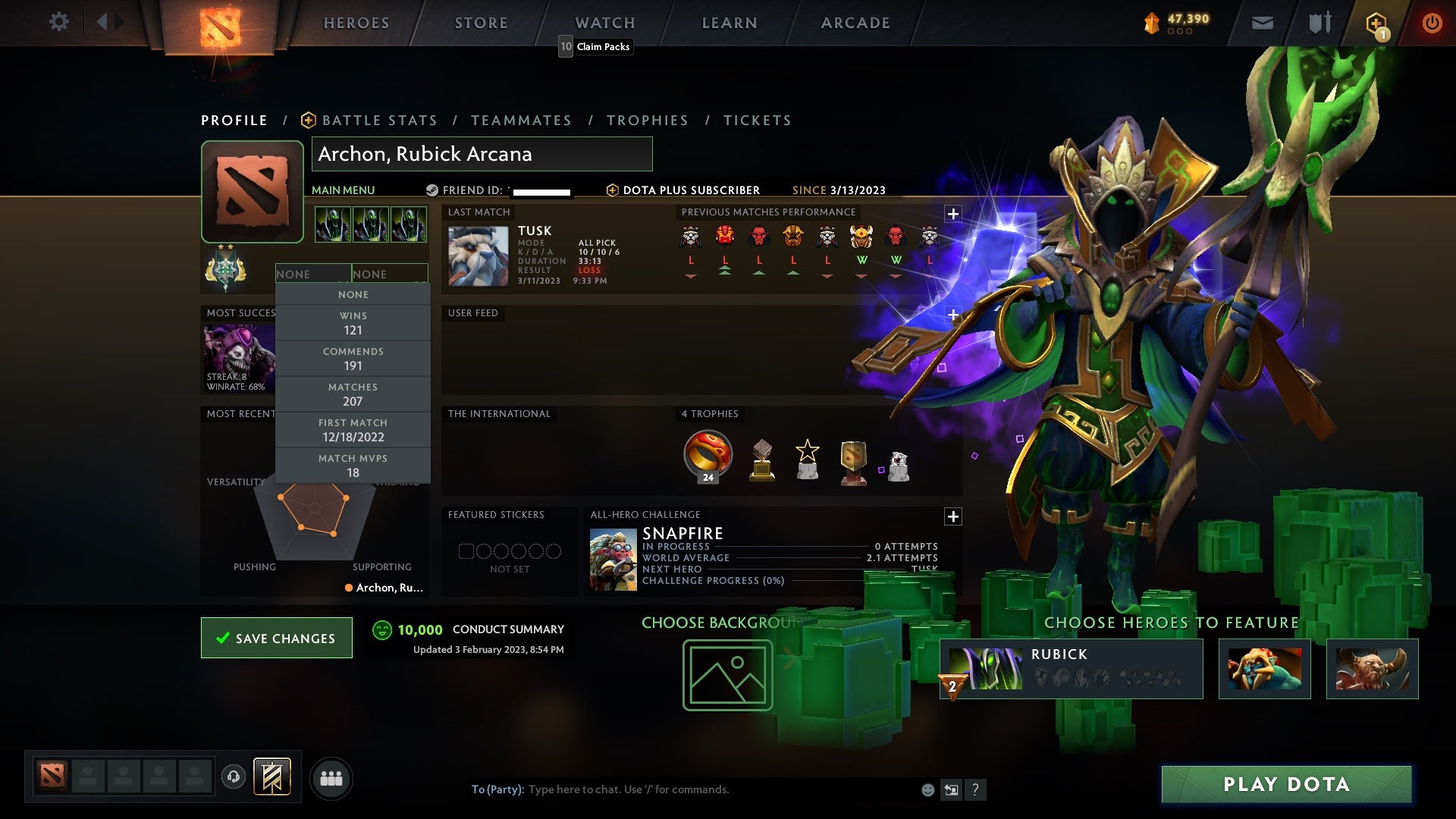Click the power/exit icon
The image size is (1456, 819).
(1432, 22)
